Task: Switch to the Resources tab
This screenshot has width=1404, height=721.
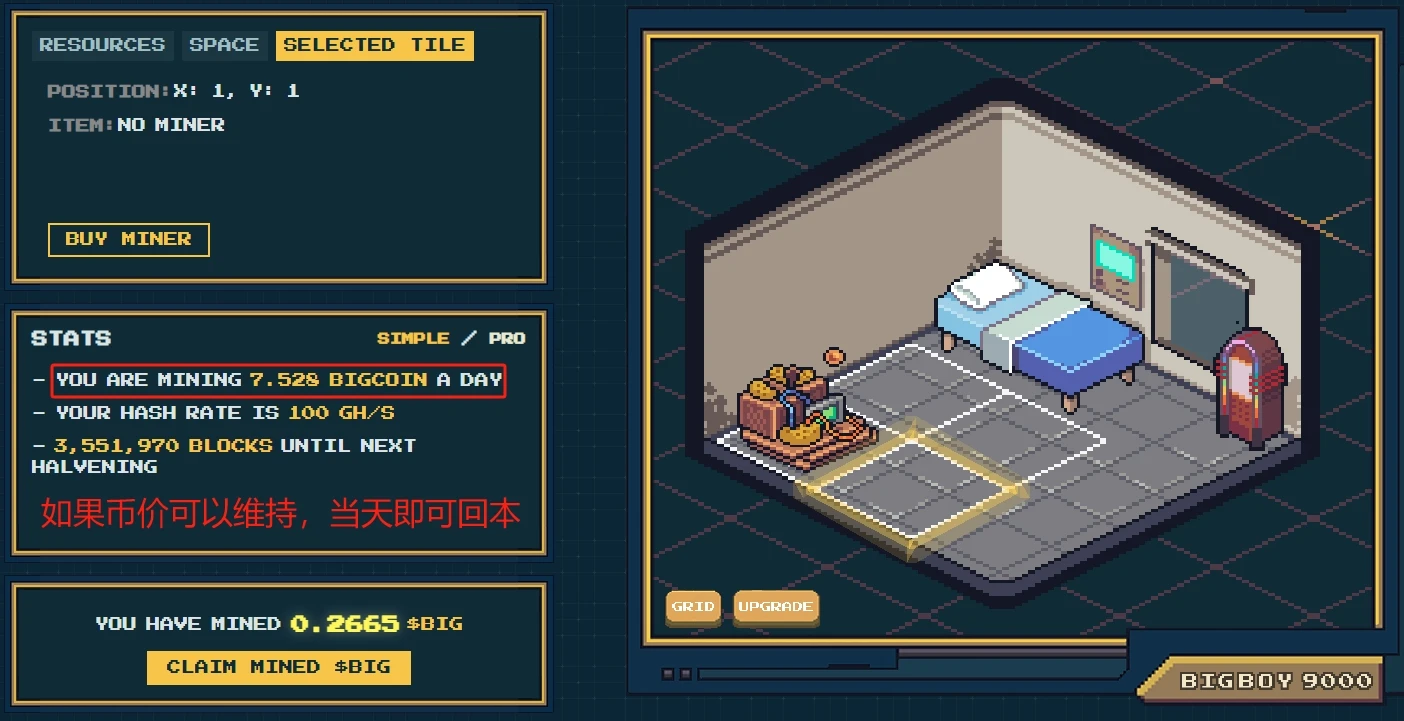Action: click(102, 45)
